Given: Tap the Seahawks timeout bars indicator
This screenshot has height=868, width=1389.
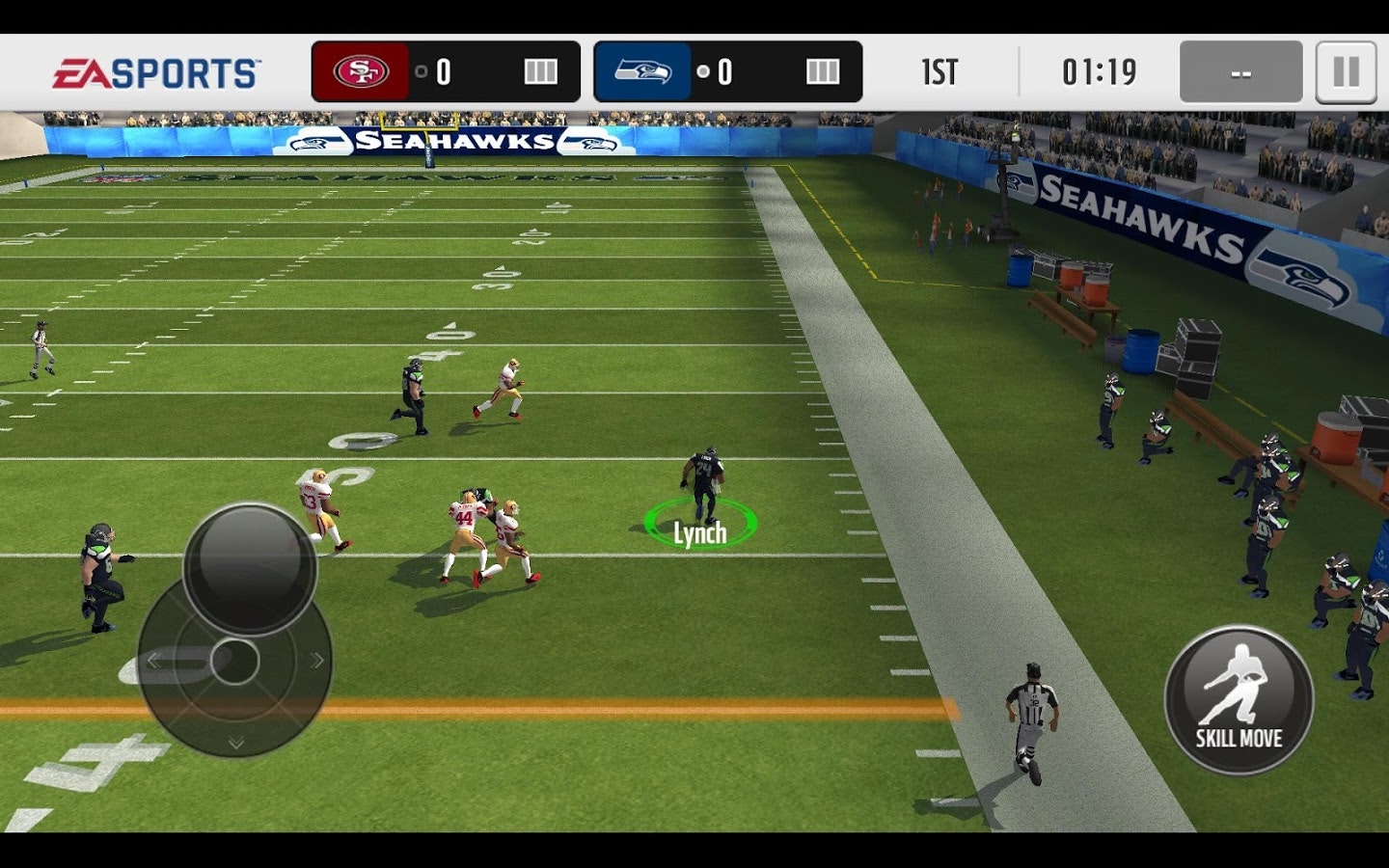Looking at the screenshot, I should [x=822, y=69].
